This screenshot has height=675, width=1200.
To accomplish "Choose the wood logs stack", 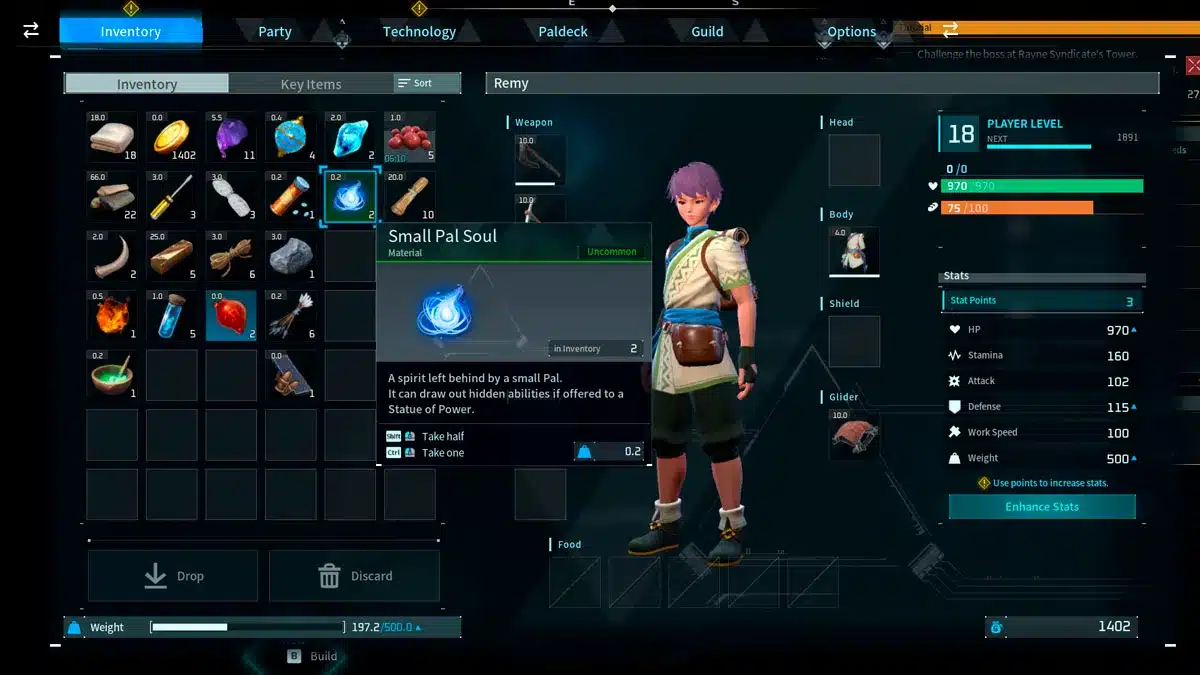I will (112, 196).
